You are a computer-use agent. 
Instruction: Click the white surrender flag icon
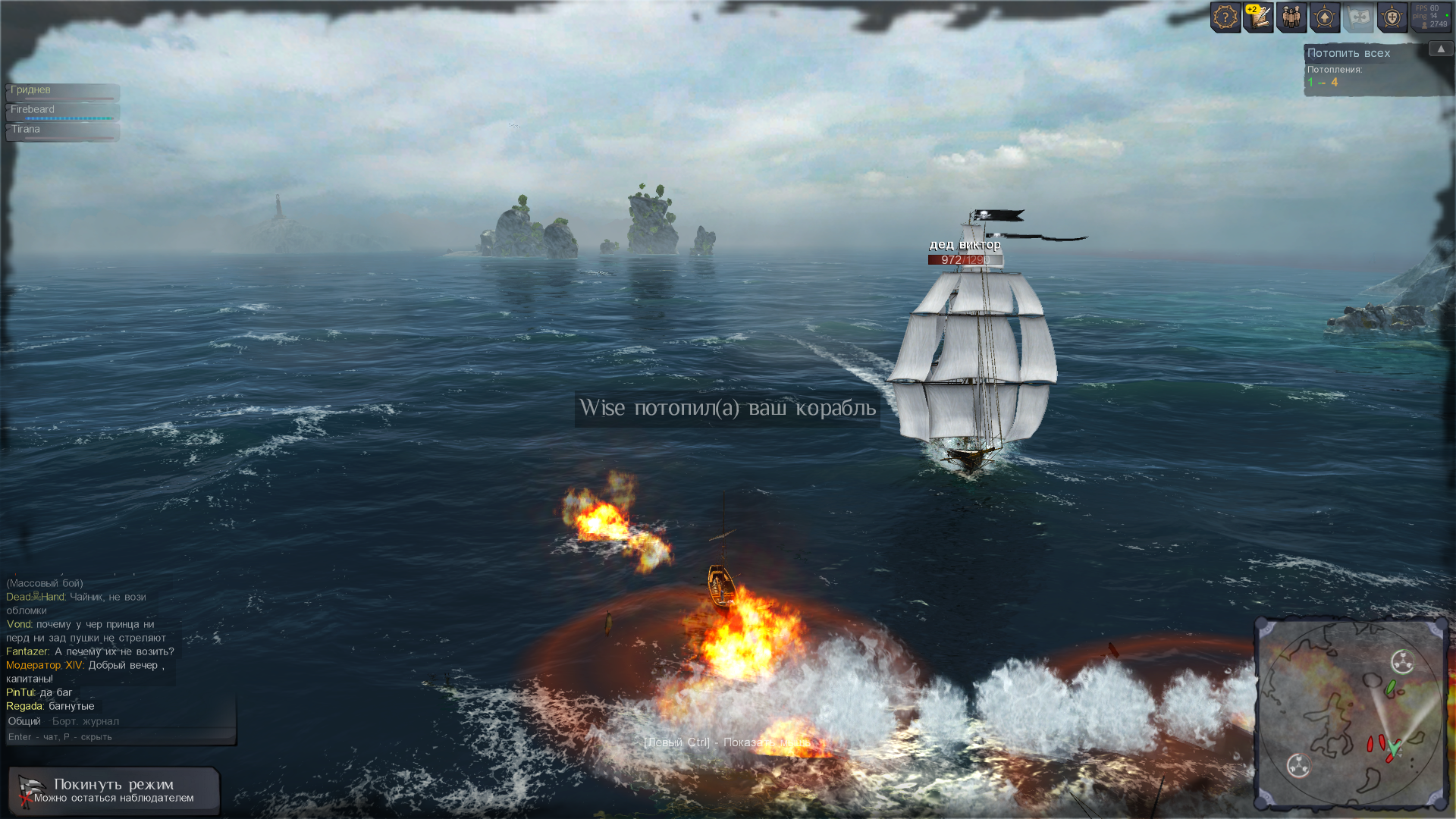1358,17
